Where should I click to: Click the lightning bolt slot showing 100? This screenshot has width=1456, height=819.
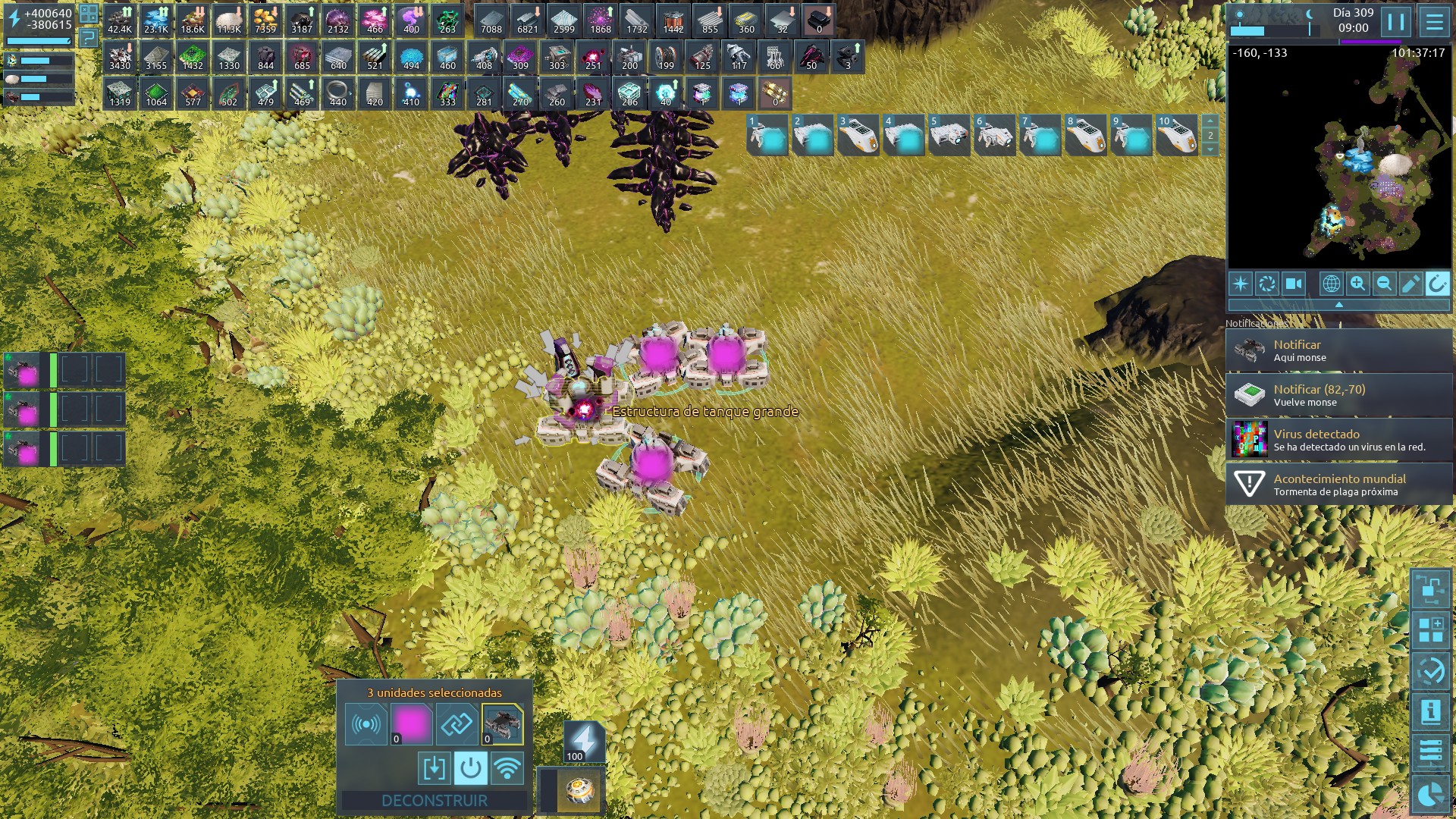point(583,741)
